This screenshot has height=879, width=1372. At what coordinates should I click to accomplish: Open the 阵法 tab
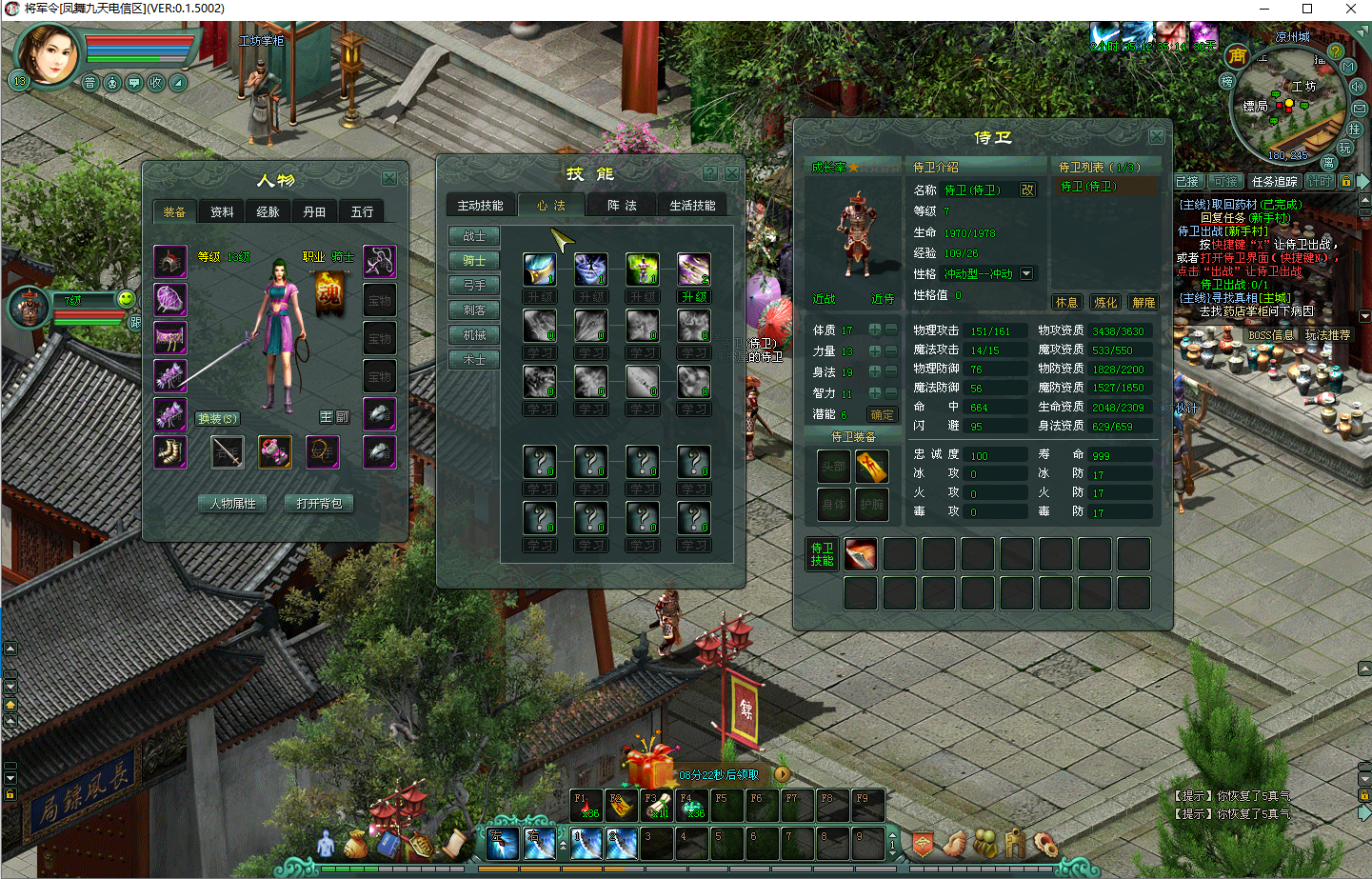point(622,206)
